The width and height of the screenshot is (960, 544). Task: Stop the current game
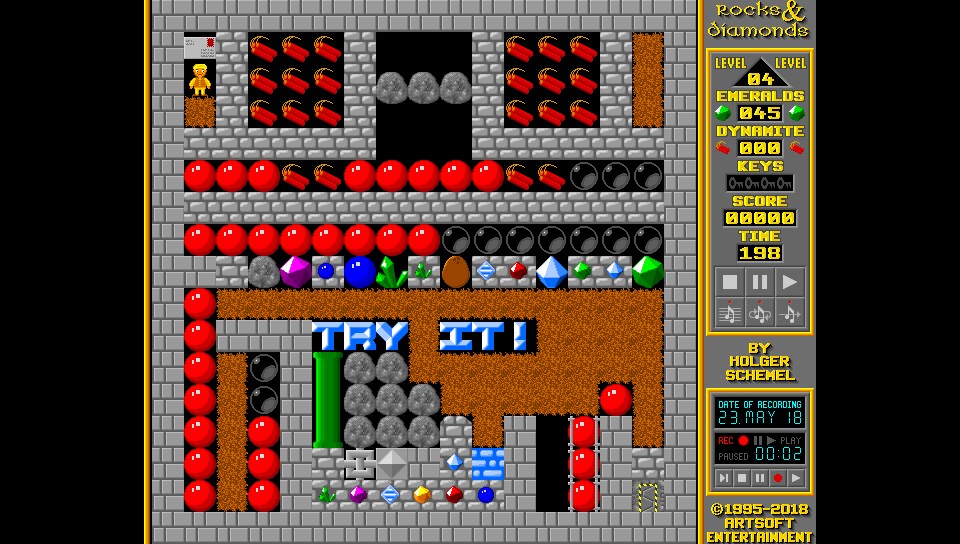click(730, 282)
